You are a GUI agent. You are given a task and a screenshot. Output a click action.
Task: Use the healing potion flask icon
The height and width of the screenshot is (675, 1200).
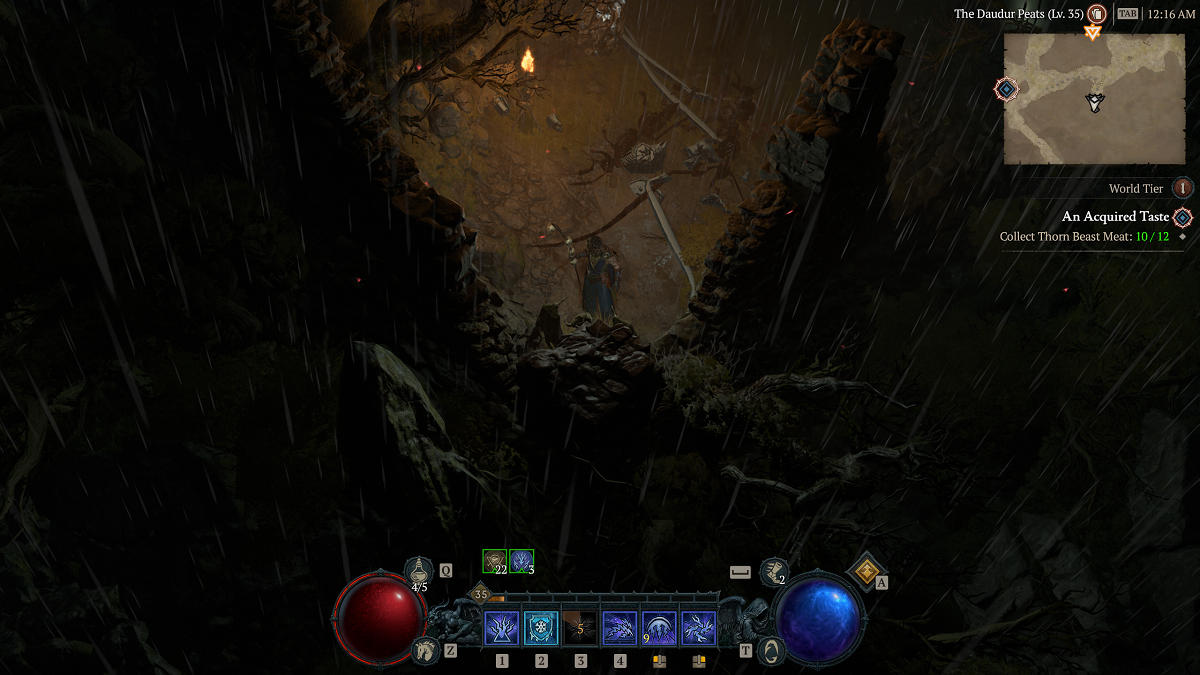419,571
